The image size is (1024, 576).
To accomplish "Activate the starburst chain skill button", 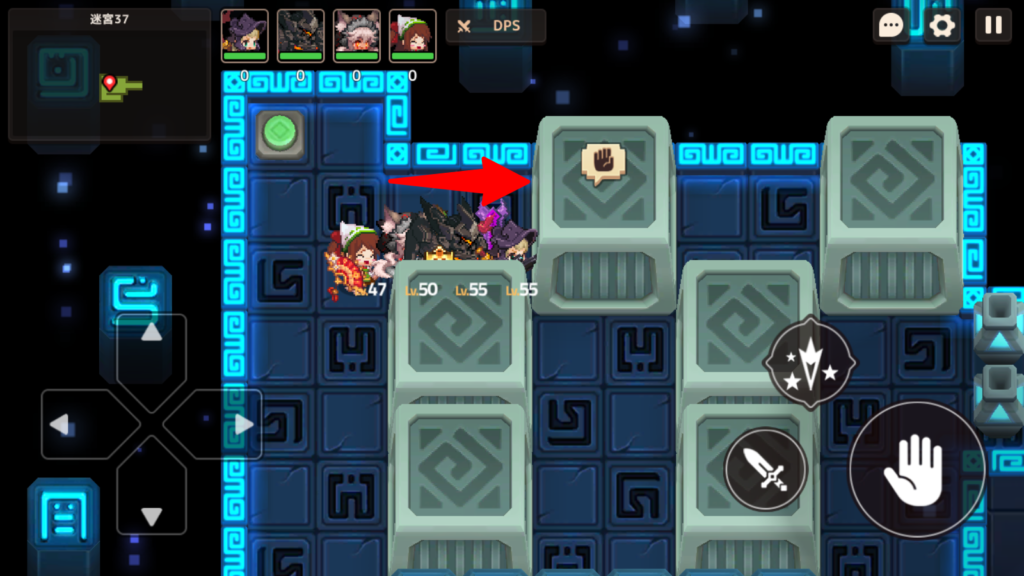I will tap(808, 364).
